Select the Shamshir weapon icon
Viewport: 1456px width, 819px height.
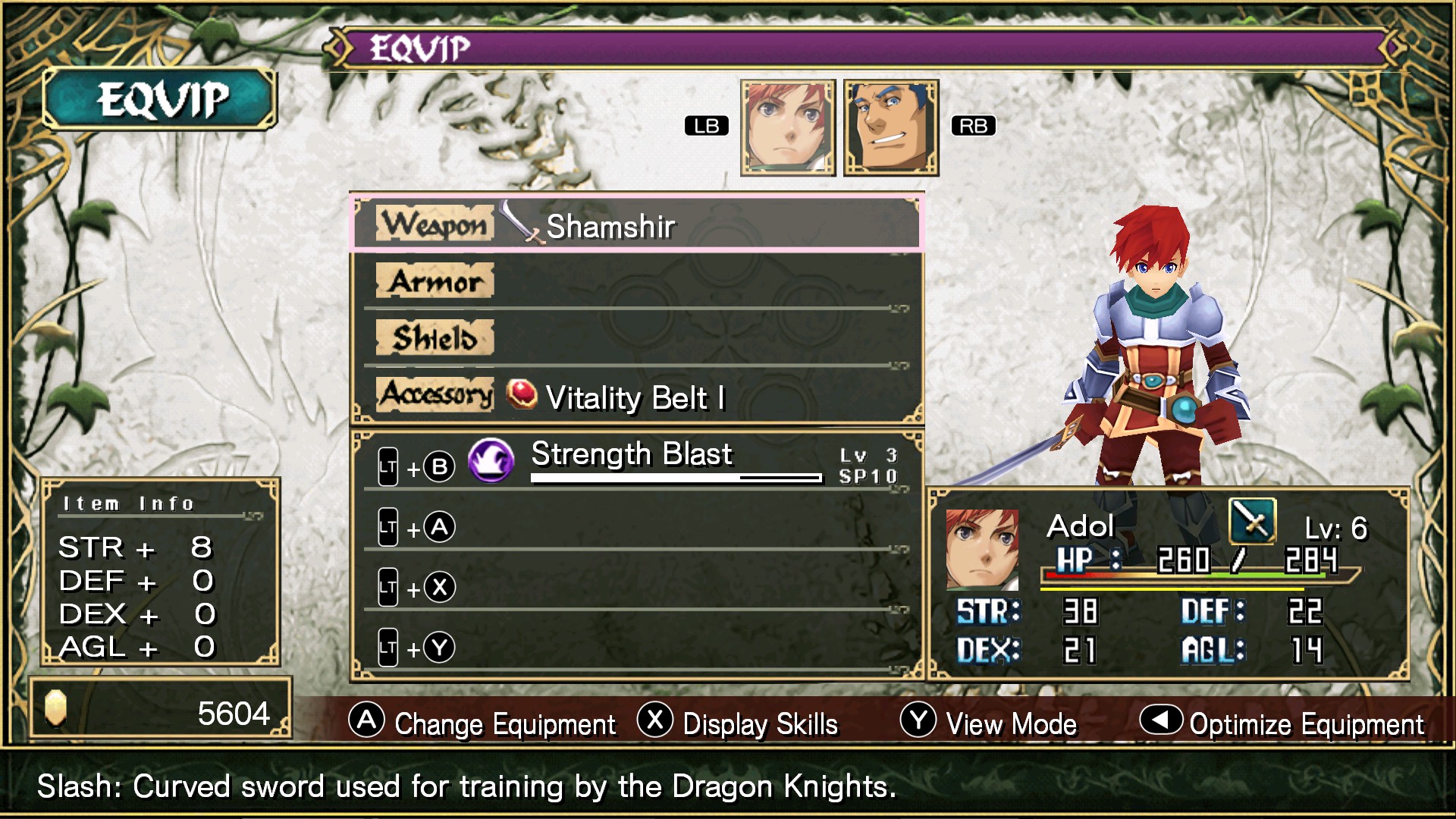coord(519,225)
